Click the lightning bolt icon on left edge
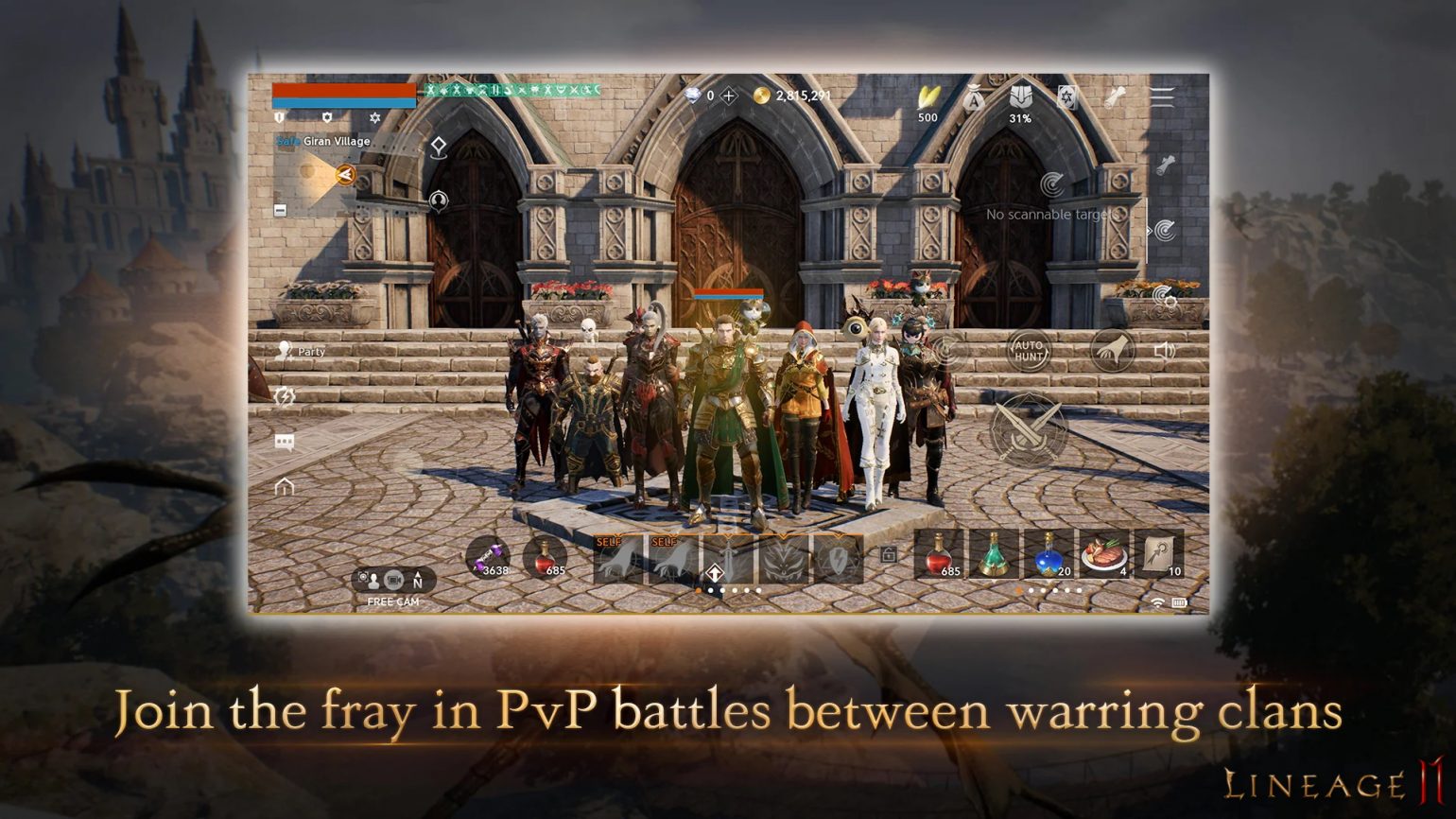 pyautogui.click(x=285, y=396)
